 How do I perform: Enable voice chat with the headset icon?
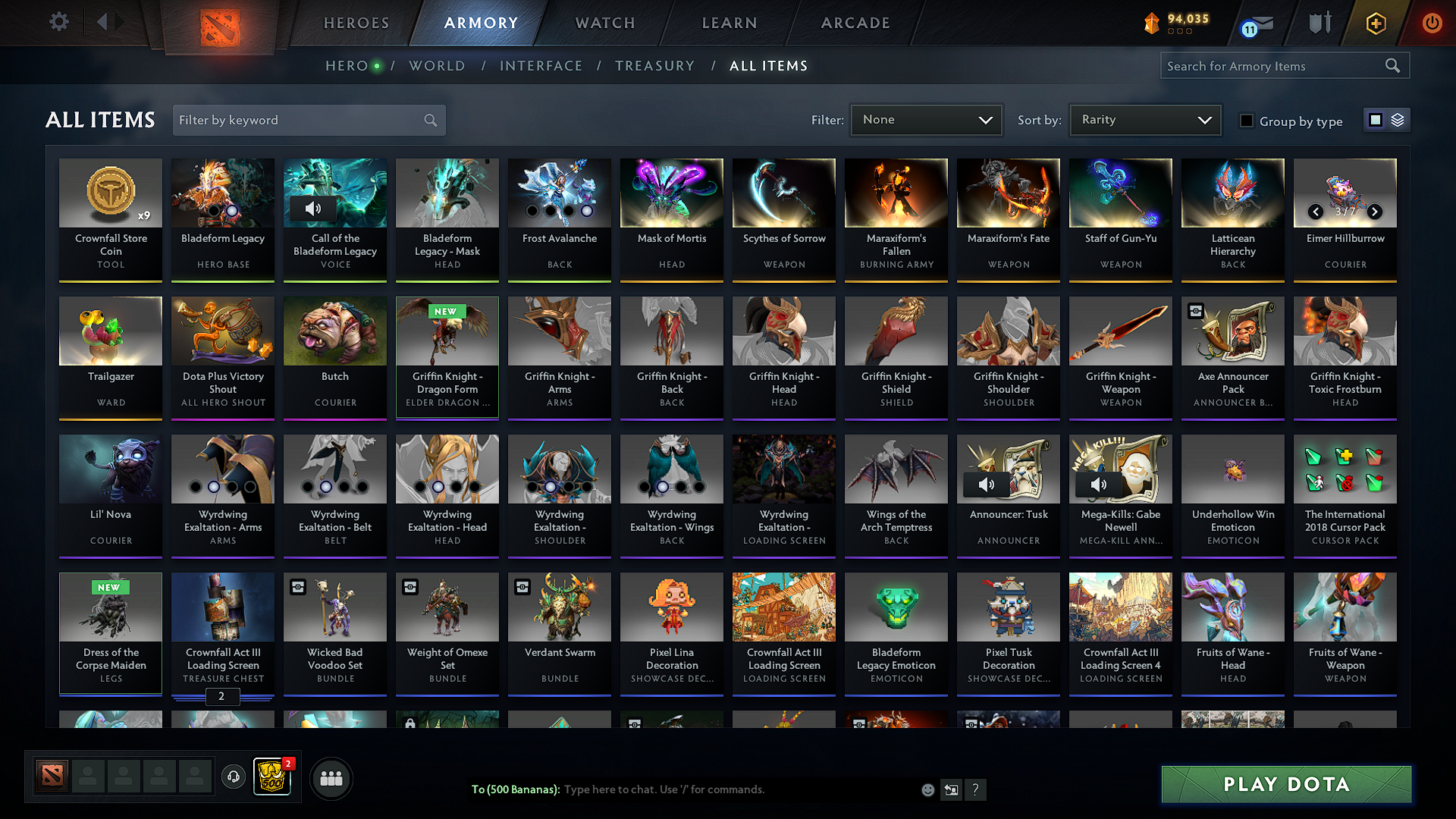click(233, 777)
